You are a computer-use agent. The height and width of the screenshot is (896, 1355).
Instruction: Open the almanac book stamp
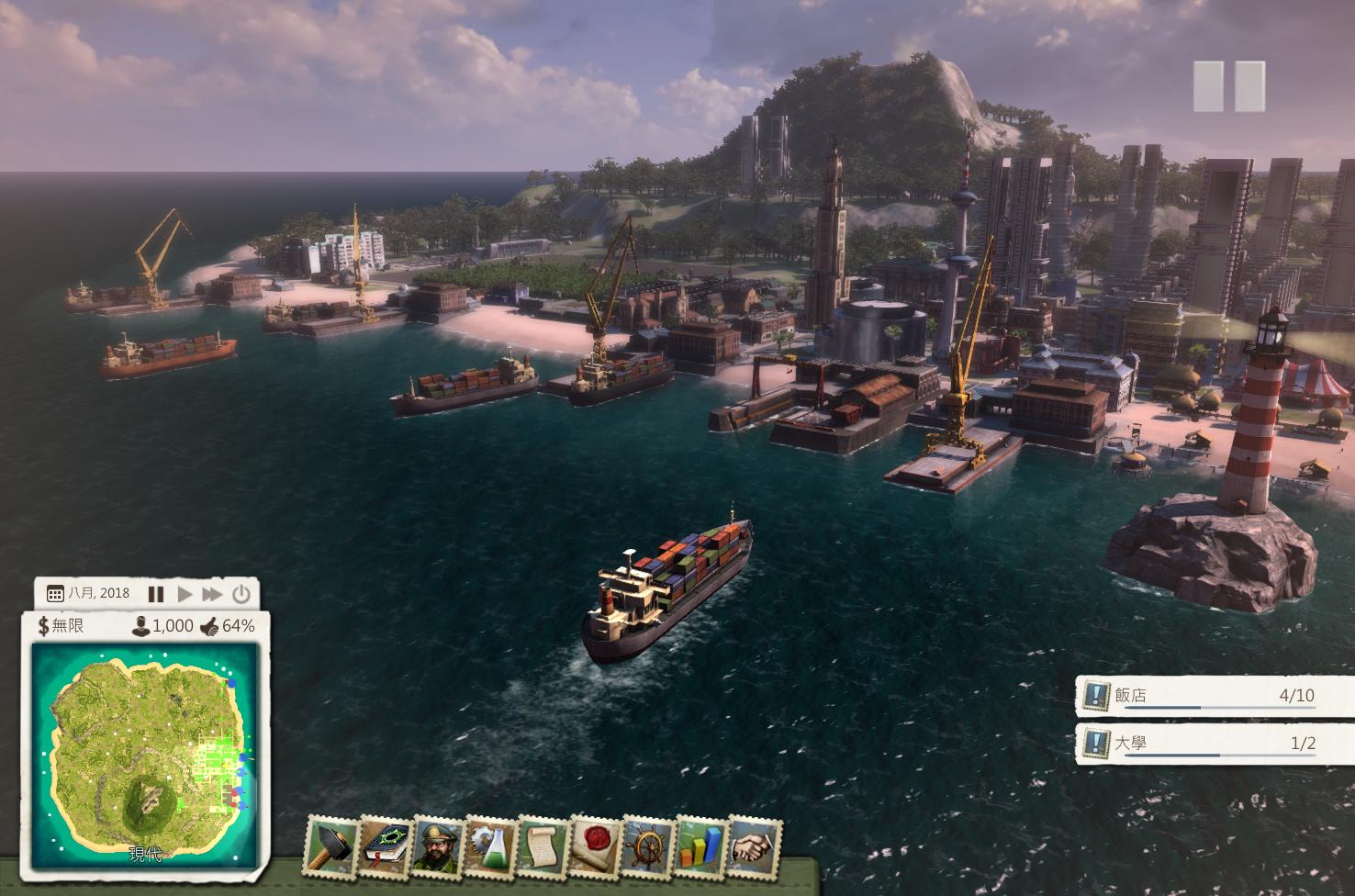pos(385,846)
